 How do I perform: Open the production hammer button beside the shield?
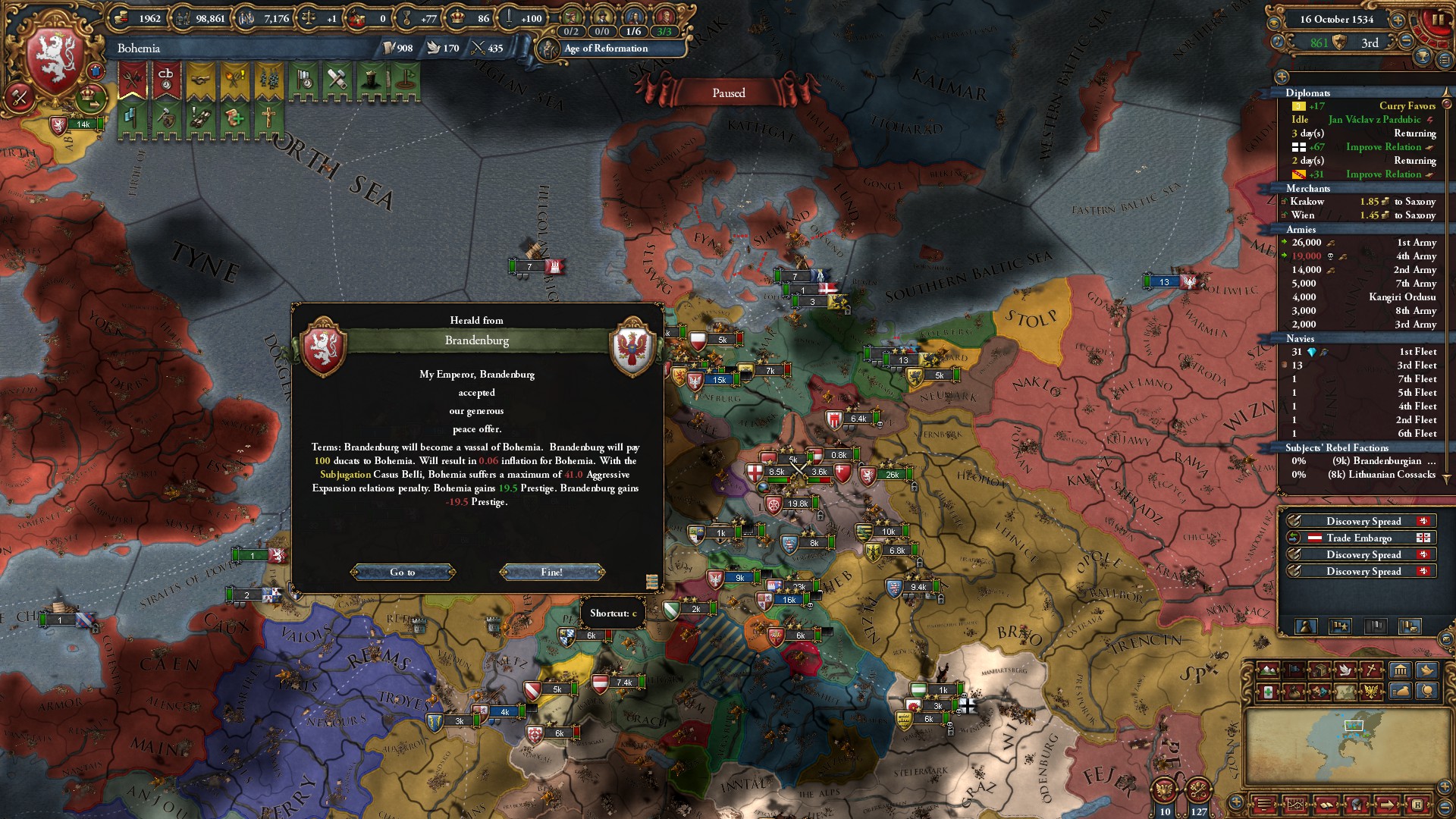[x=20, y=97]
